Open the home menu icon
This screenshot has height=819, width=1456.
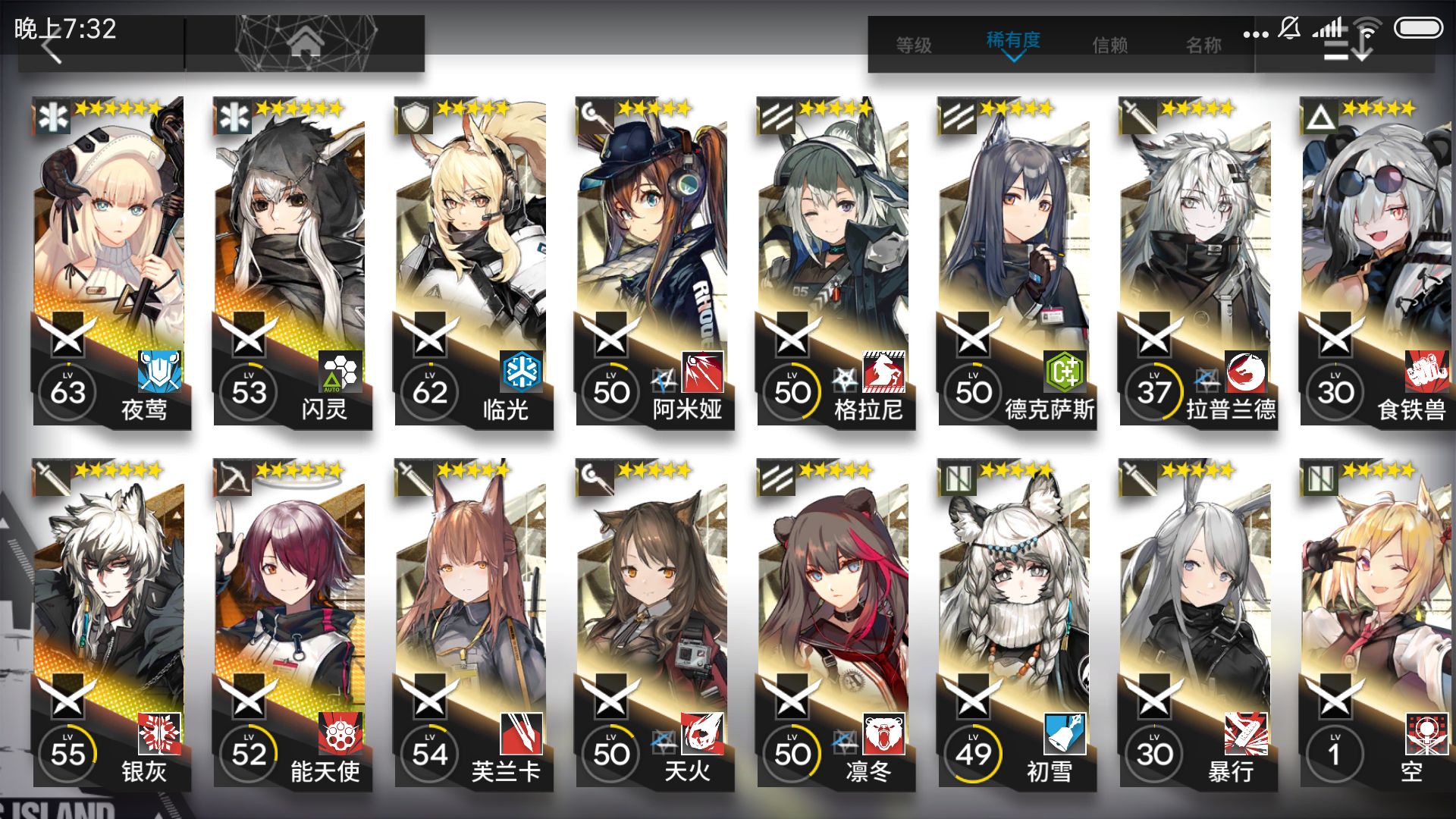coord(305,44)
